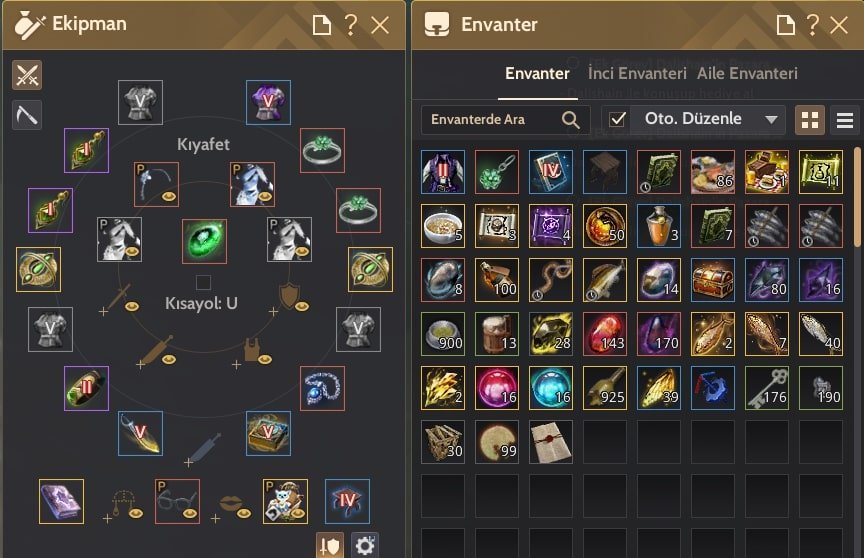Open the Ekipman help question mark
The image size is (864, 558).
351,25
